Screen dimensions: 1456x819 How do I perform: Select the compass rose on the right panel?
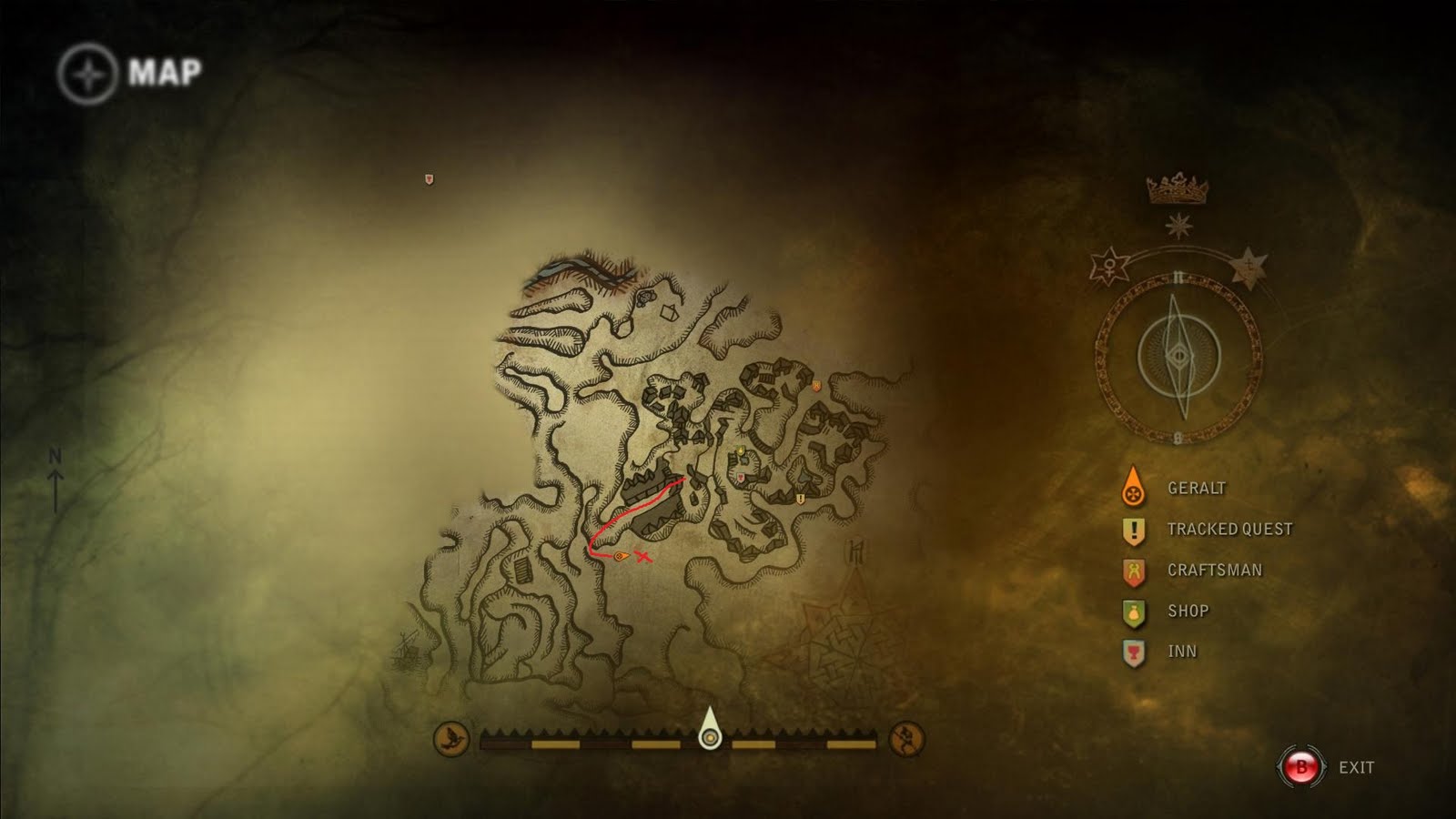coord(1178,355)
